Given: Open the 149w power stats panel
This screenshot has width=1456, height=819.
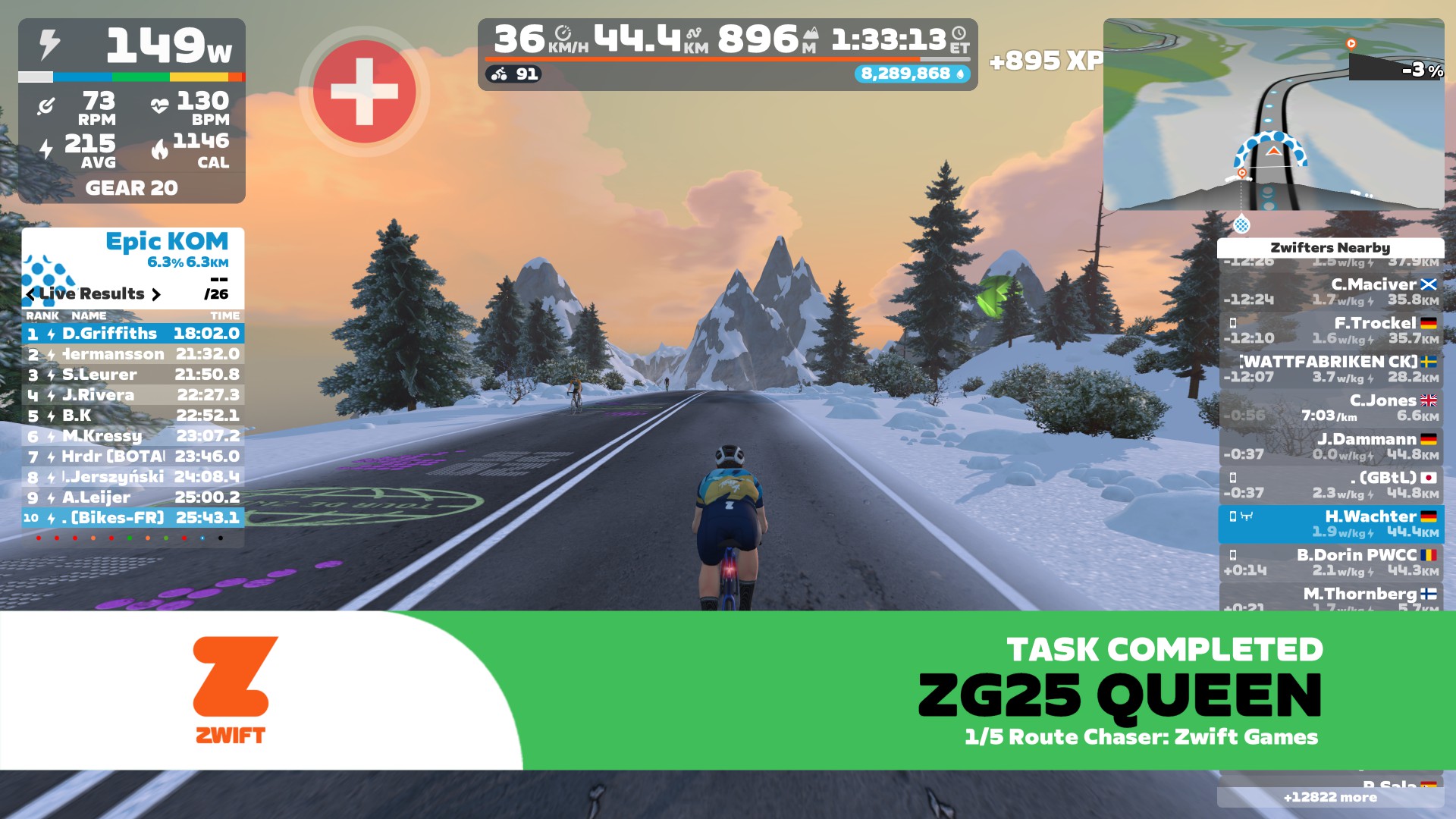Looking at the screenshot, I should (132, 111).
